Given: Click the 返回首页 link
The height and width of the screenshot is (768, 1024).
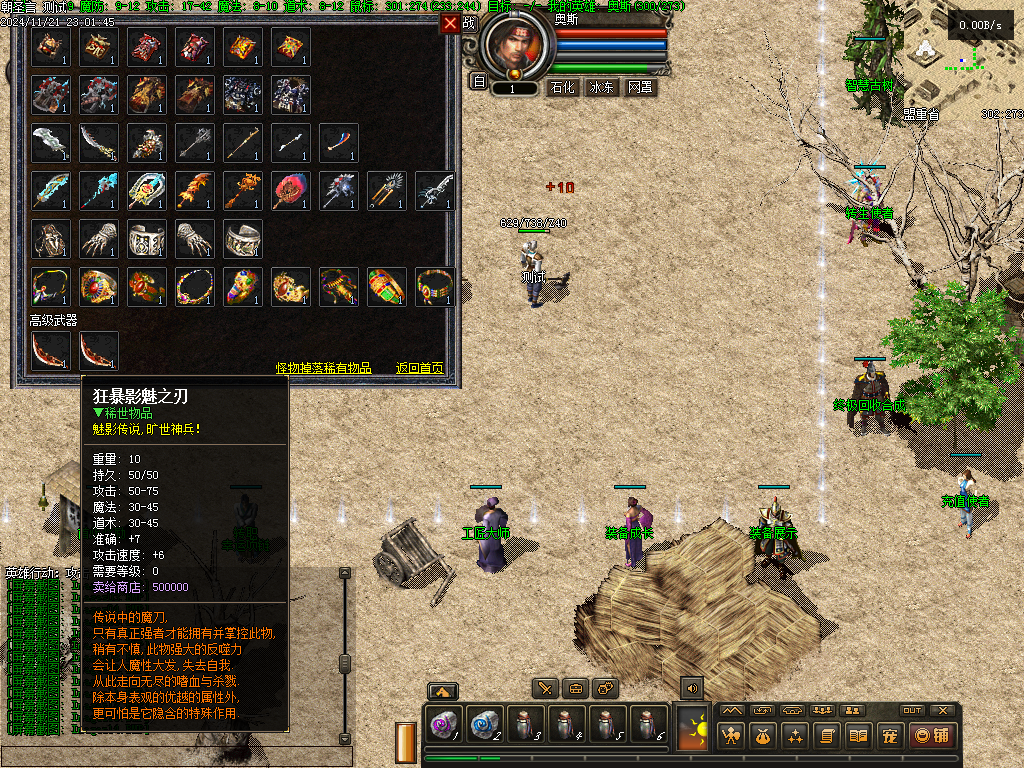Looking at the screenshot, I should click(419, 368).
